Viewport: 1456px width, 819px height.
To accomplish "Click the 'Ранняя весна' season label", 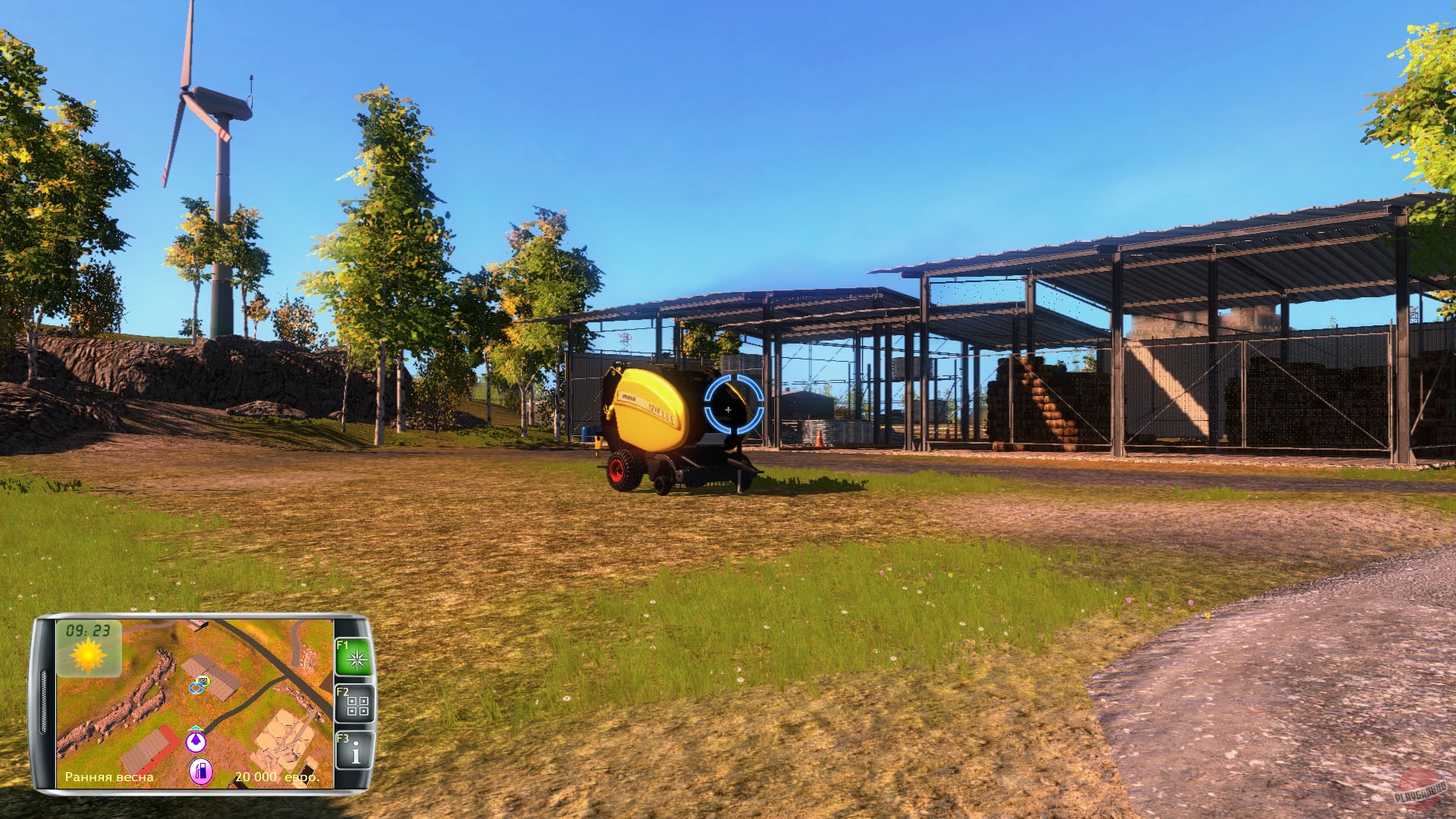I will [x=110, y=777].
